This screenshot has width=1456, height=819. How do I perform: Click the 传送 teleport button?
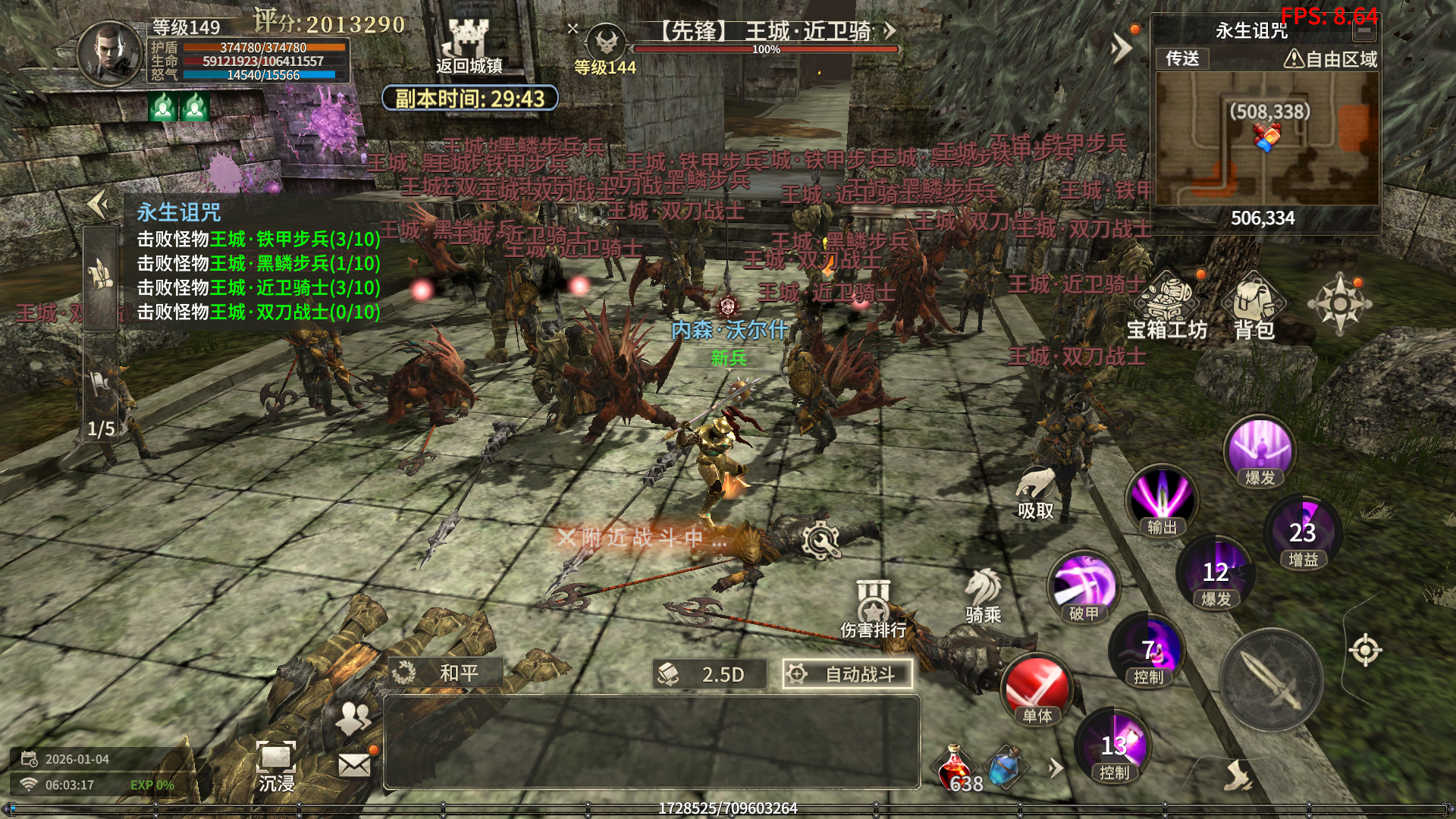click(1182, 58)
